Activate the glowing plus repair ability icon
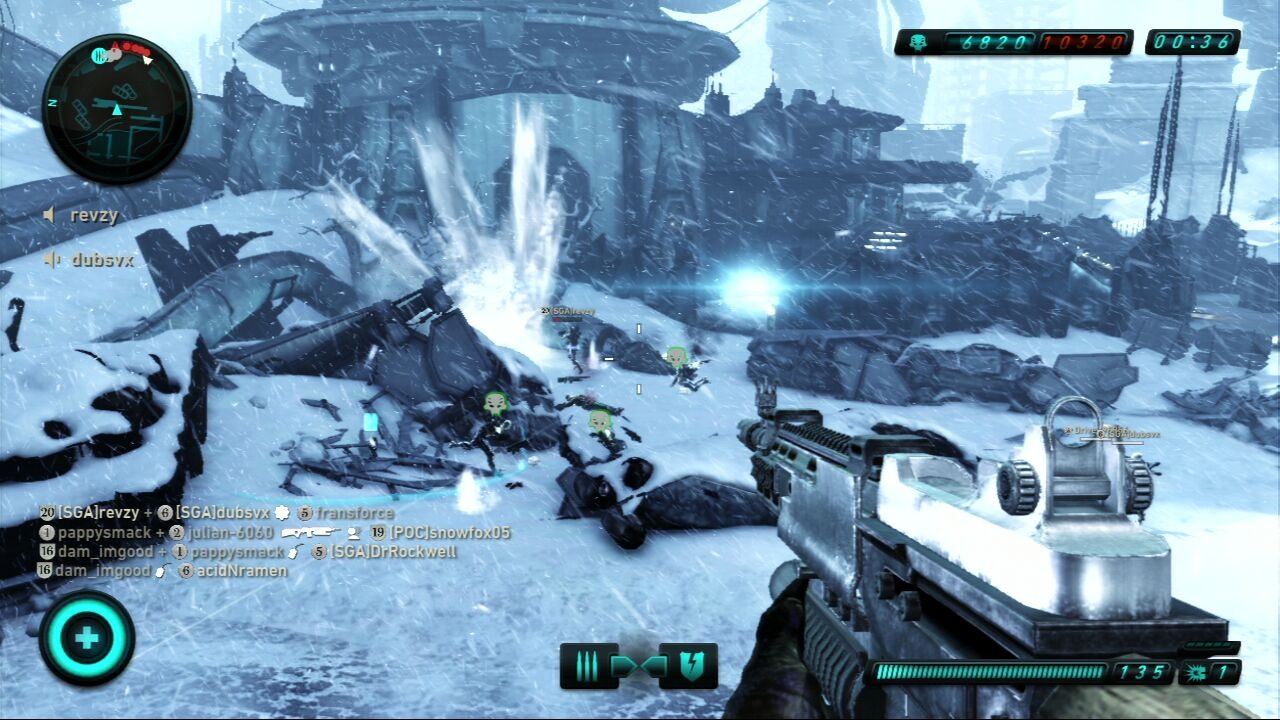This screenshot has width=1280, height=720. tap(87, 638)
